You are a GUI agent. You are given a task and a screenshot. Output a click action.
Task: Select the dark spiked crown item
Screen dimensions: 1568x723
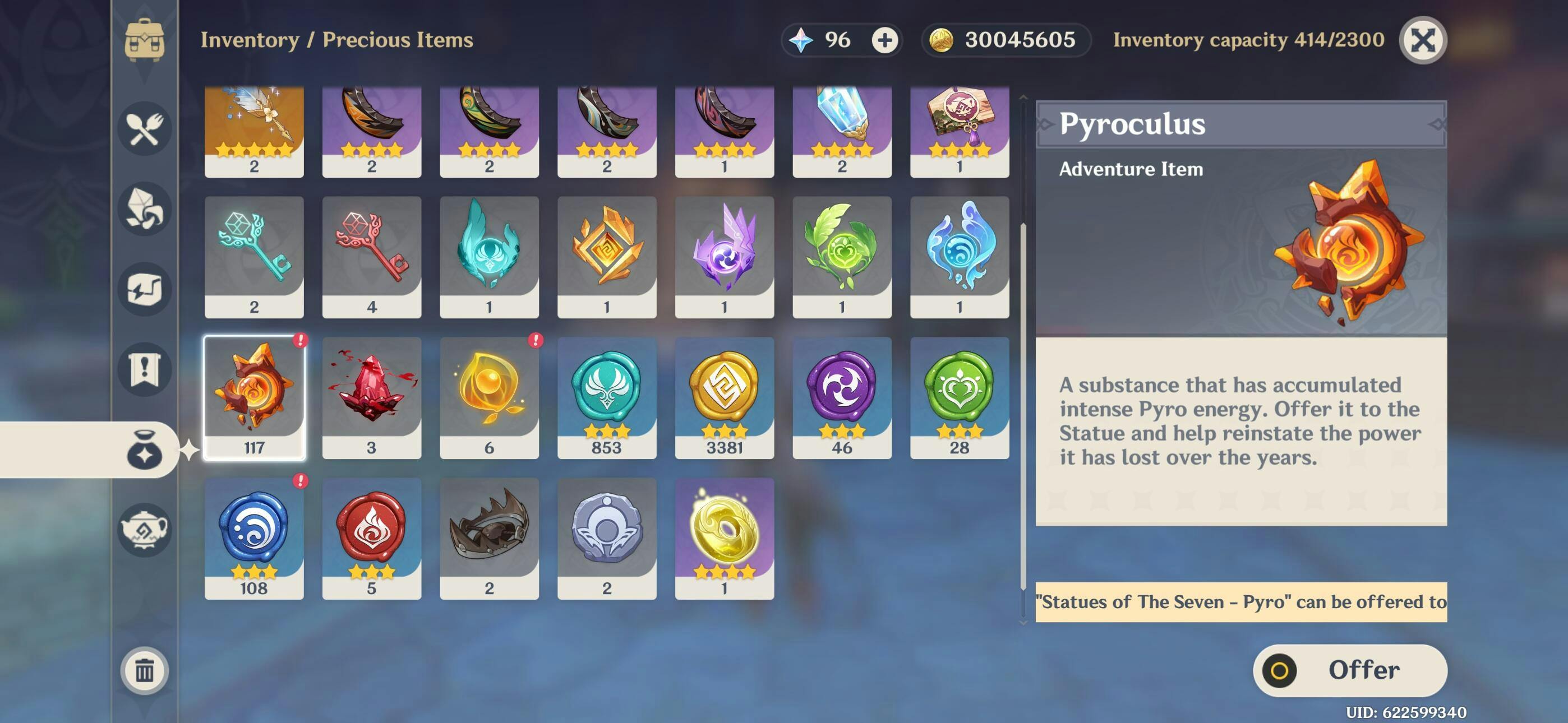(489, 538)
